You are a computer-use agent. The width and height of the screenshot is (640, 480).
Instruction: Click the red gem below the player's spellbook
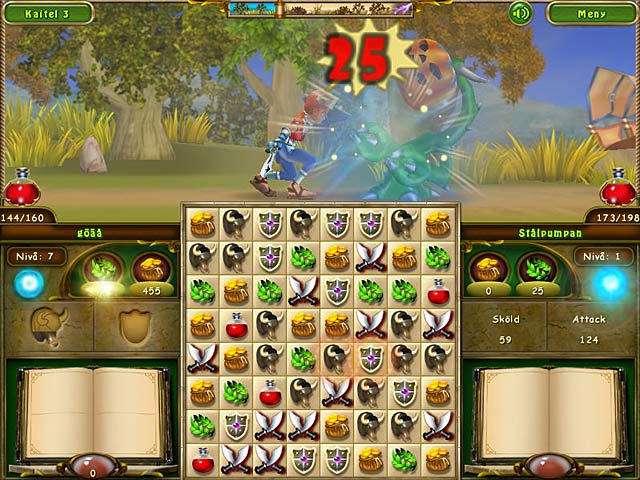(92, 466)
